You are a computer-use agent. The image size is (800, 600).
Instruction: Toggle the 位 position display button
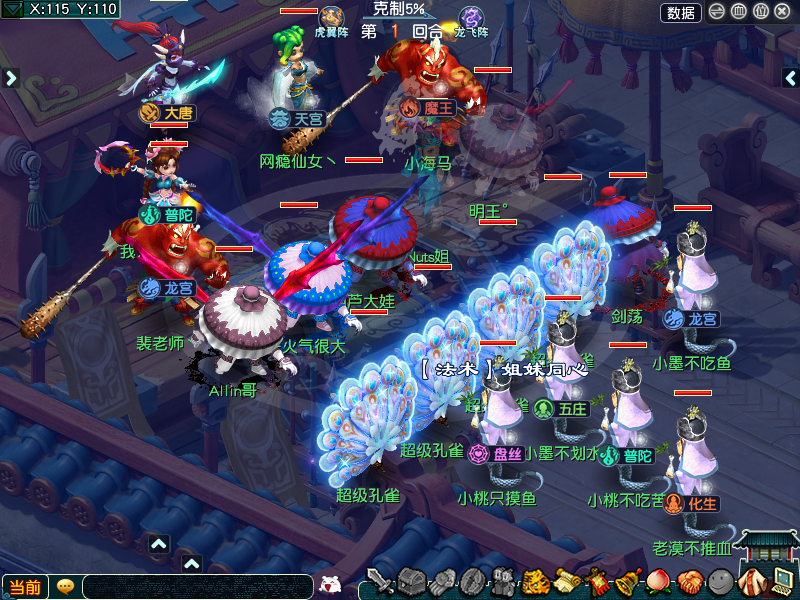click(x=760, y=12)
